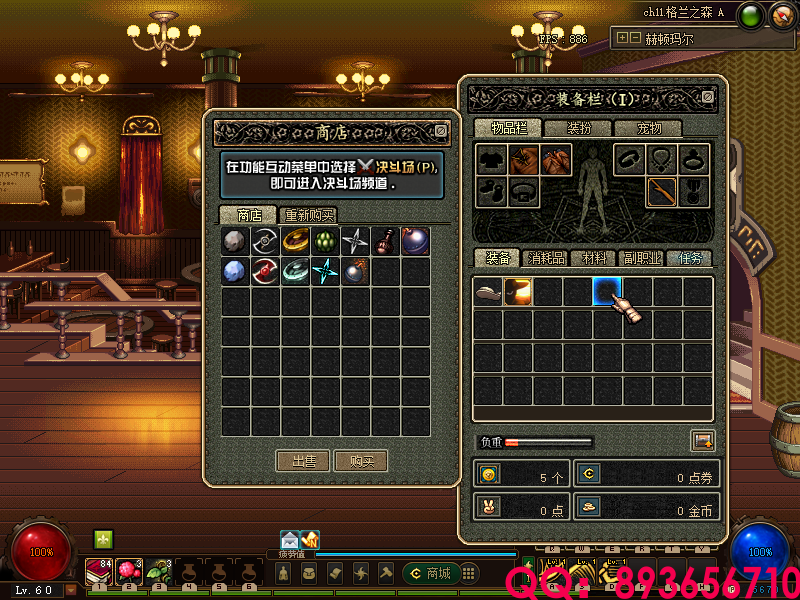Switch to the 材料 materials tab
This screenshot has width=800, height=600.
(594, 258)
